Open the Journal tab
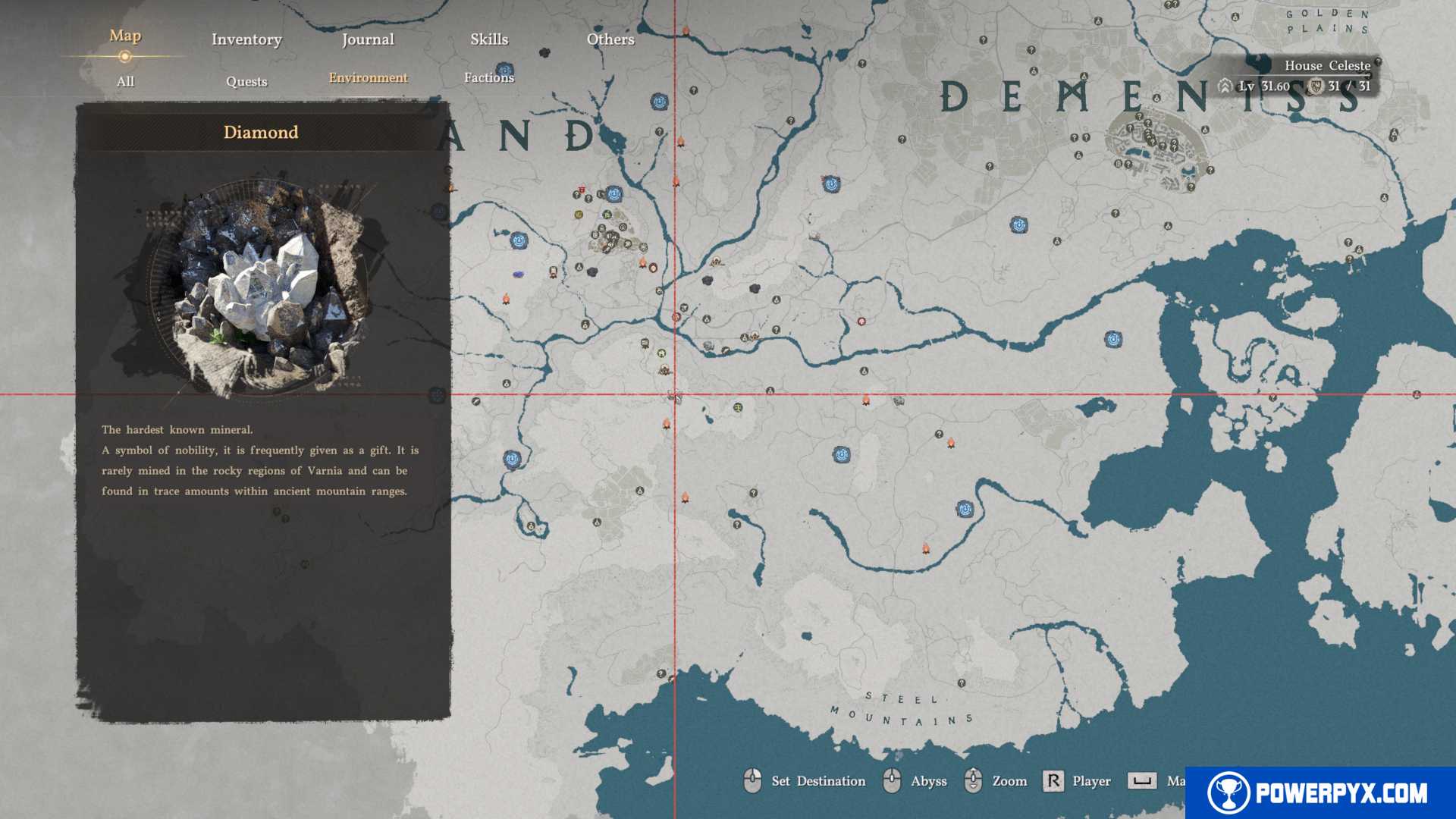 368,39
